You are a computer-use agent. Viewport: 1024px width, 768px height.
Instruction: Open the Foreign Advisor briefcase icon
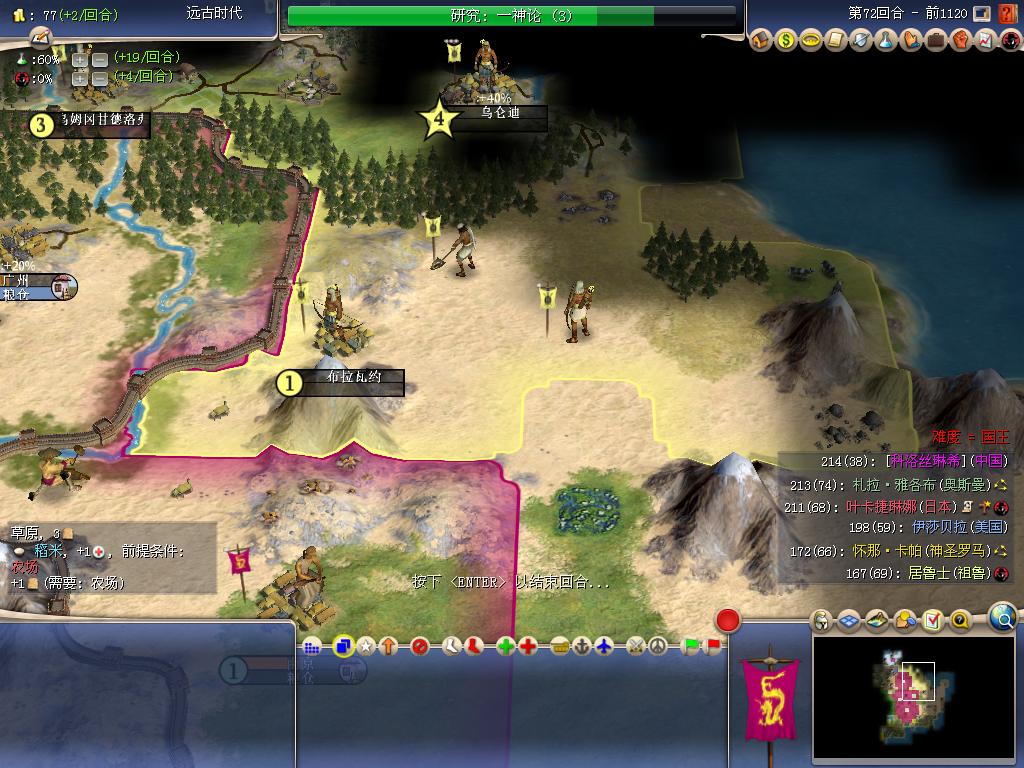point(935,41)
